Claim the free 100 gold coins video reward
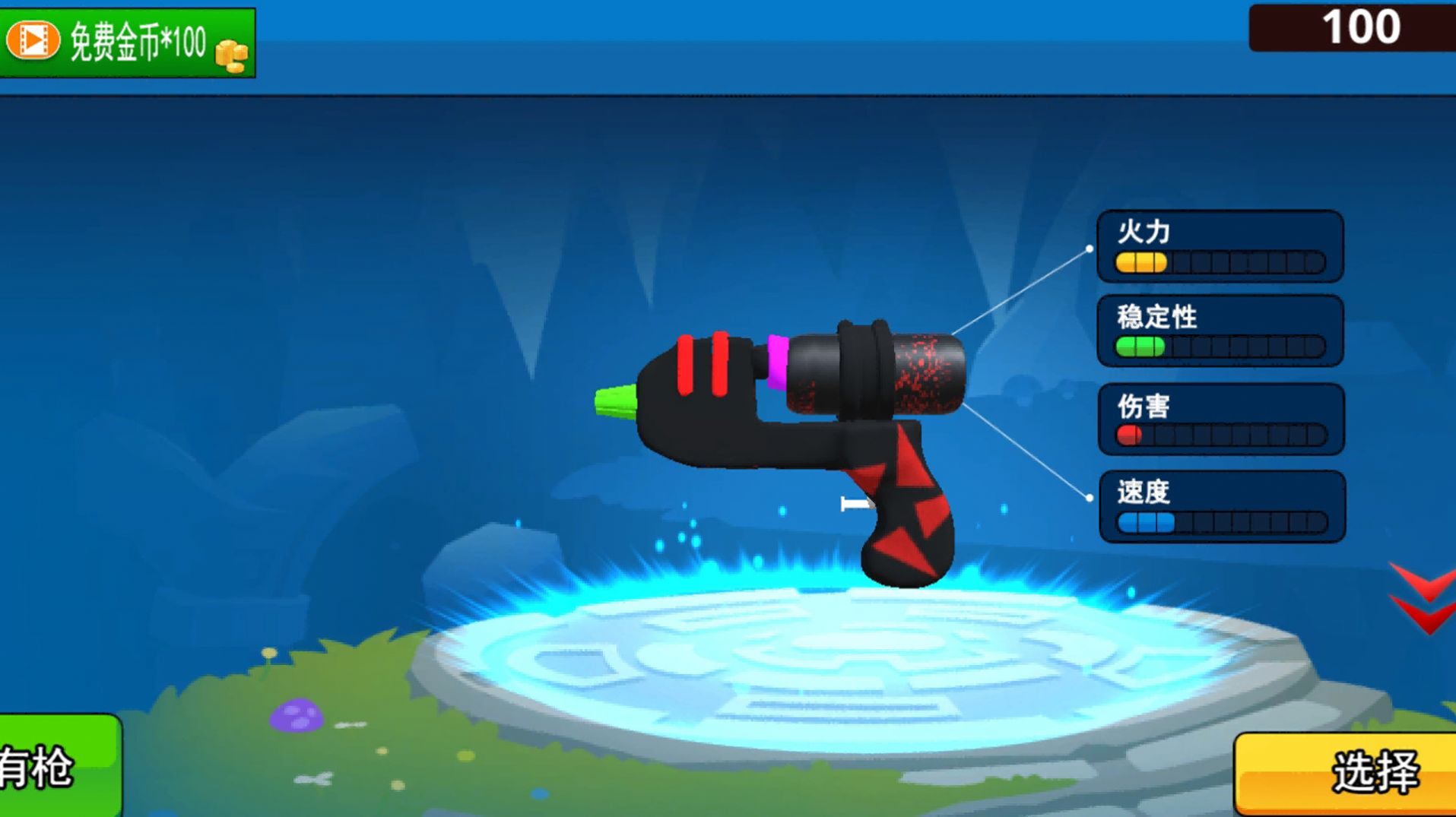 (x=127, y=42)
